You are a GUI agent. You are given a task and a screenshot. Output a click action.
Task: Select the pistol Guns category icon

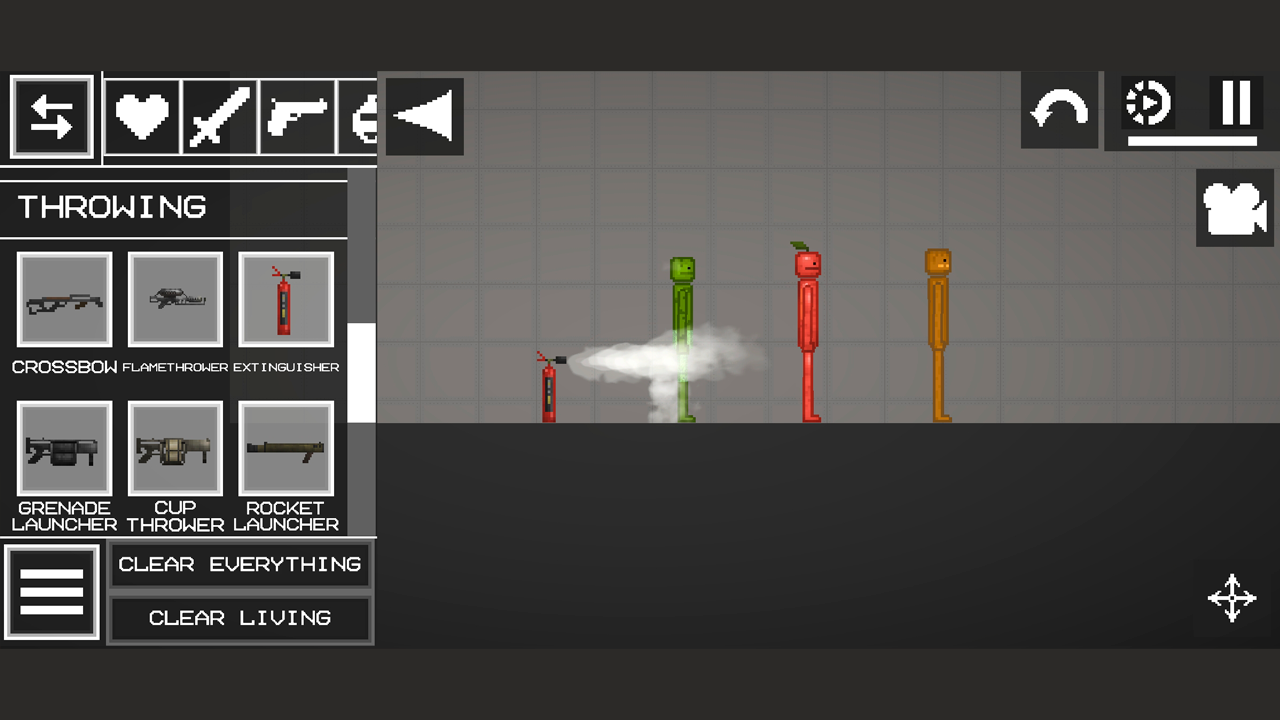[296, 116]
